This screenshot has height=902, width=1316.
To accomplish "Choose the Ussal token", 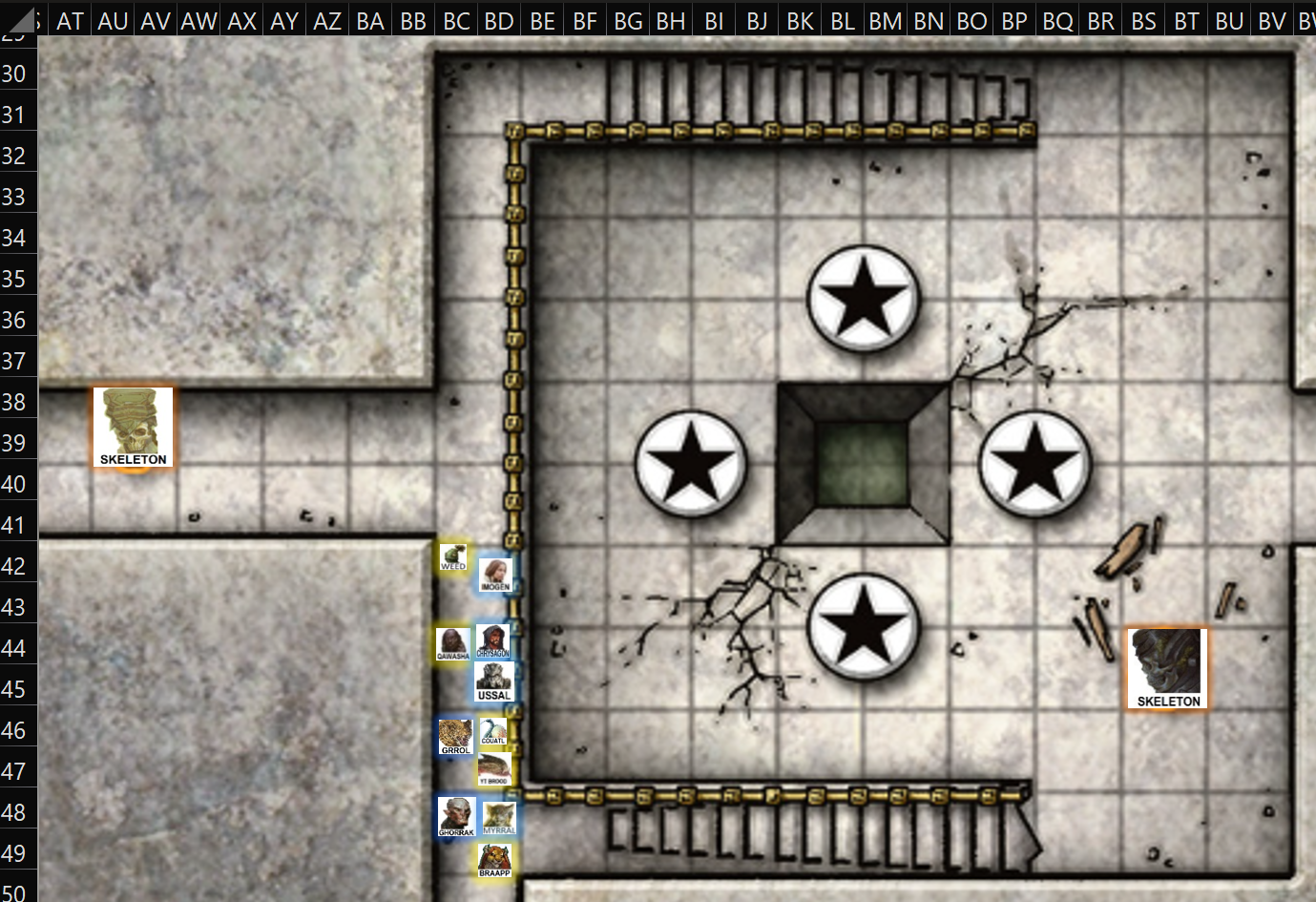I will 494,682.
